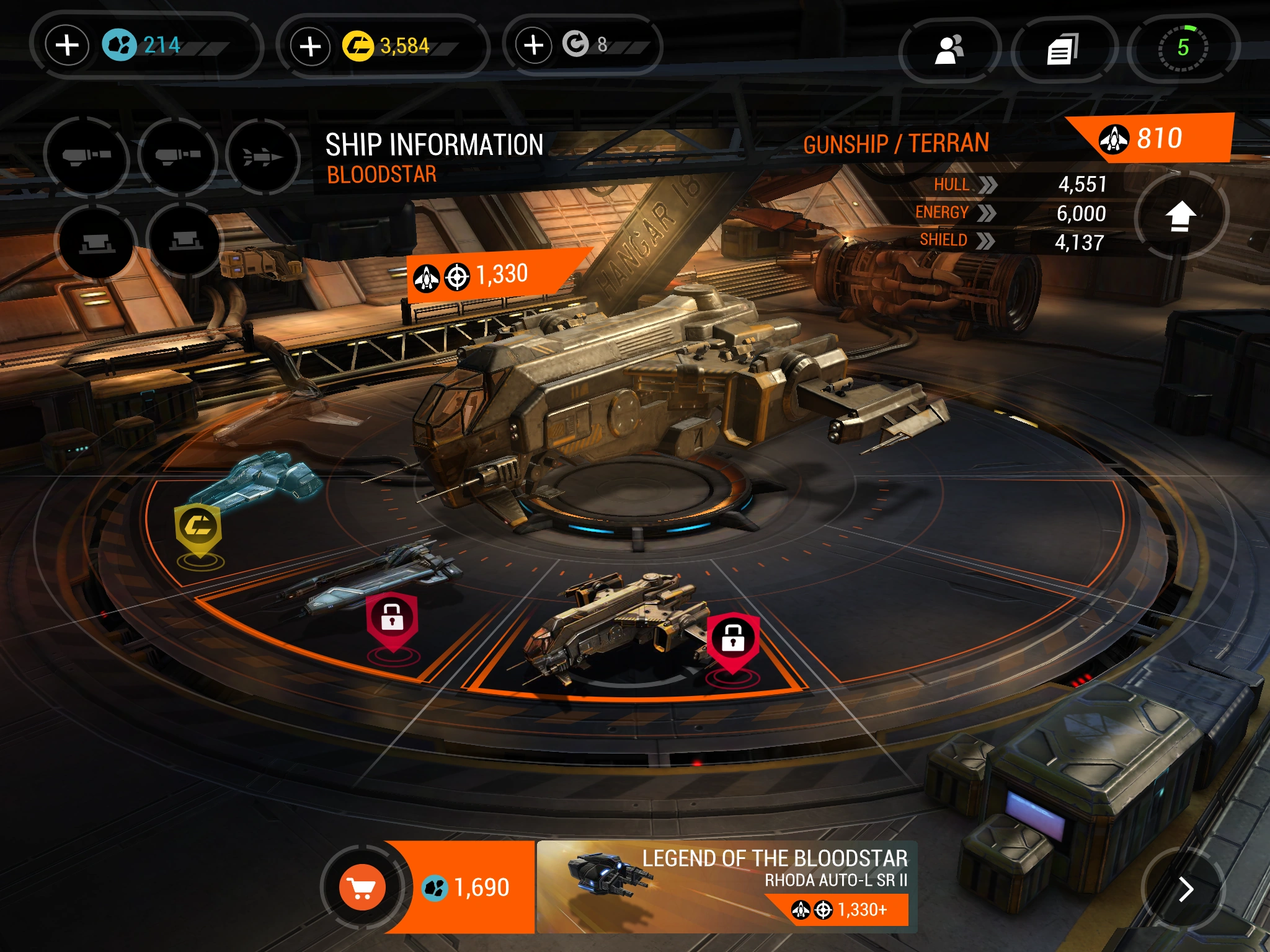1270x952 pixels.
Task: Upgrade the ship with arrow button
Action: click(x=1181, y=216)
